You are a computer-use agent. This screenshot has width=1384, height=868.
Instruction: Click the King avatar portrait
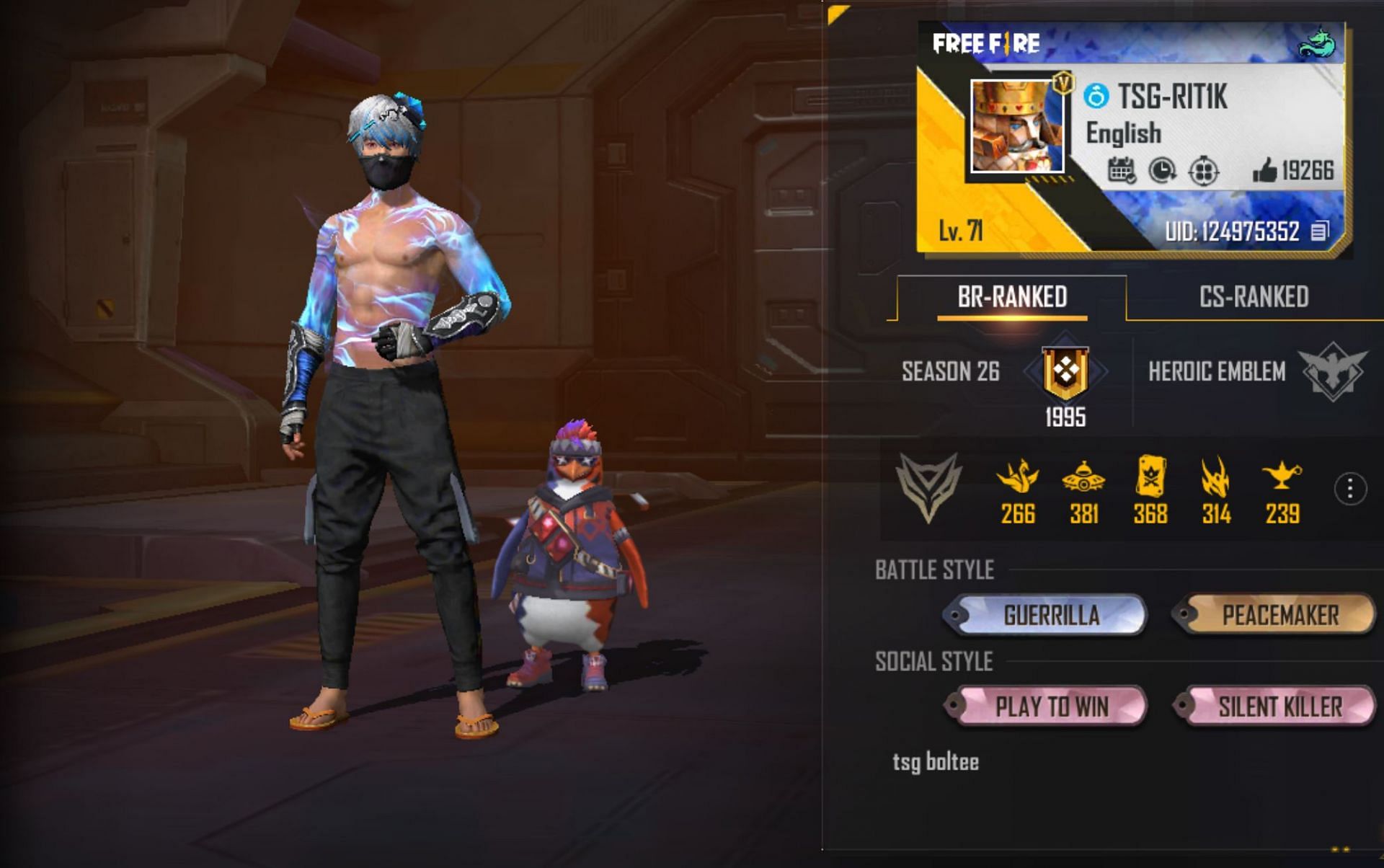pyautogui.click(x=1016, y=126)
